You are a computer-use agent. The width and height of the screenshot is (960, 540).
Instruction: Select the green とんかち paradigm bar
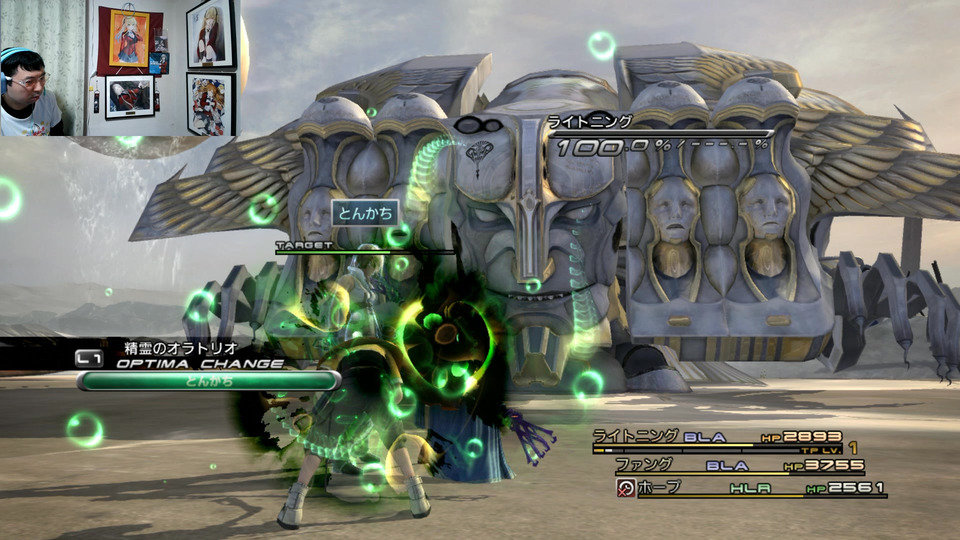(x=209, y=381)
